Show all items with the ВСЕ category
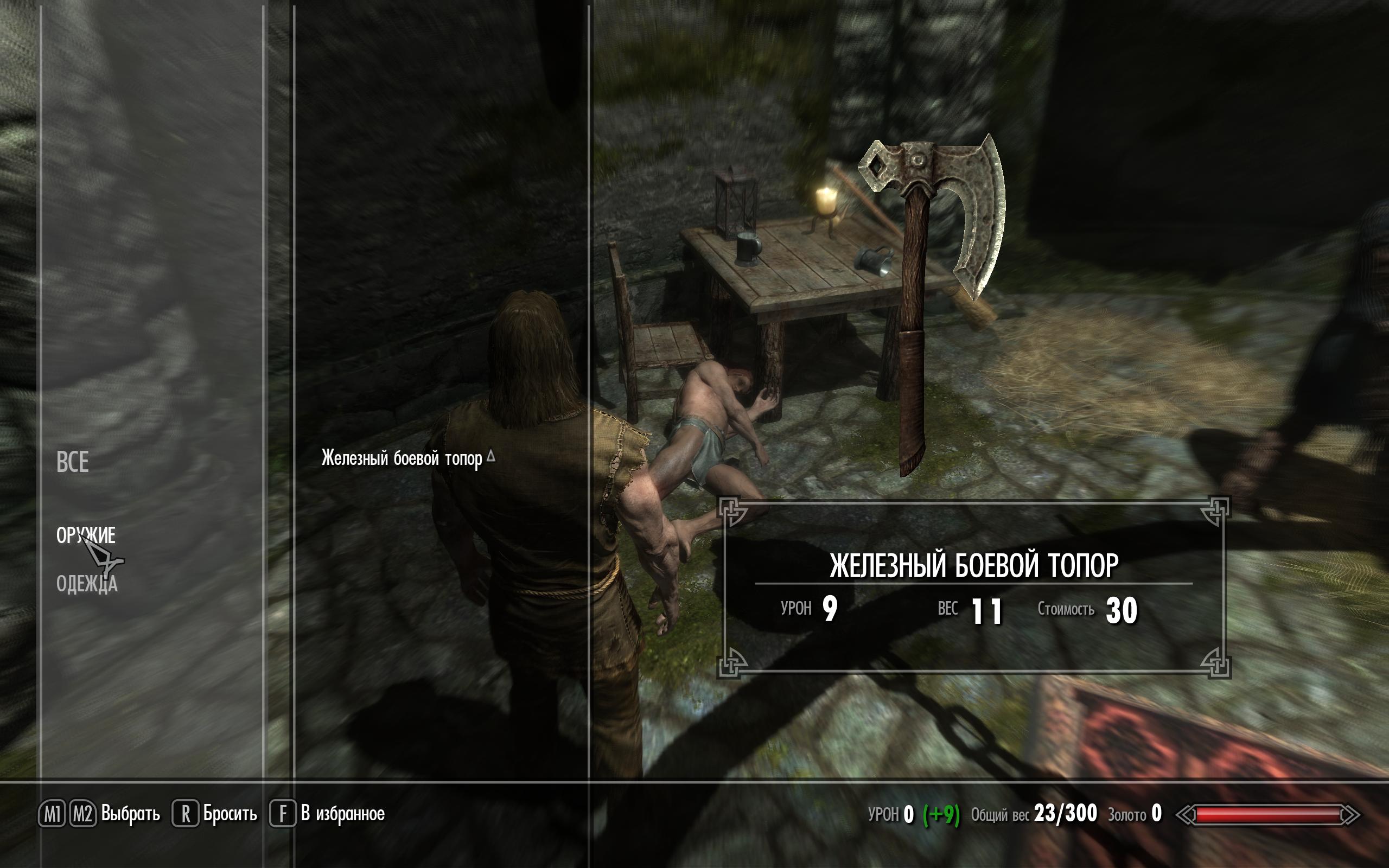The width and height of the screenshot is (1389, 868). tap(72, 462)
